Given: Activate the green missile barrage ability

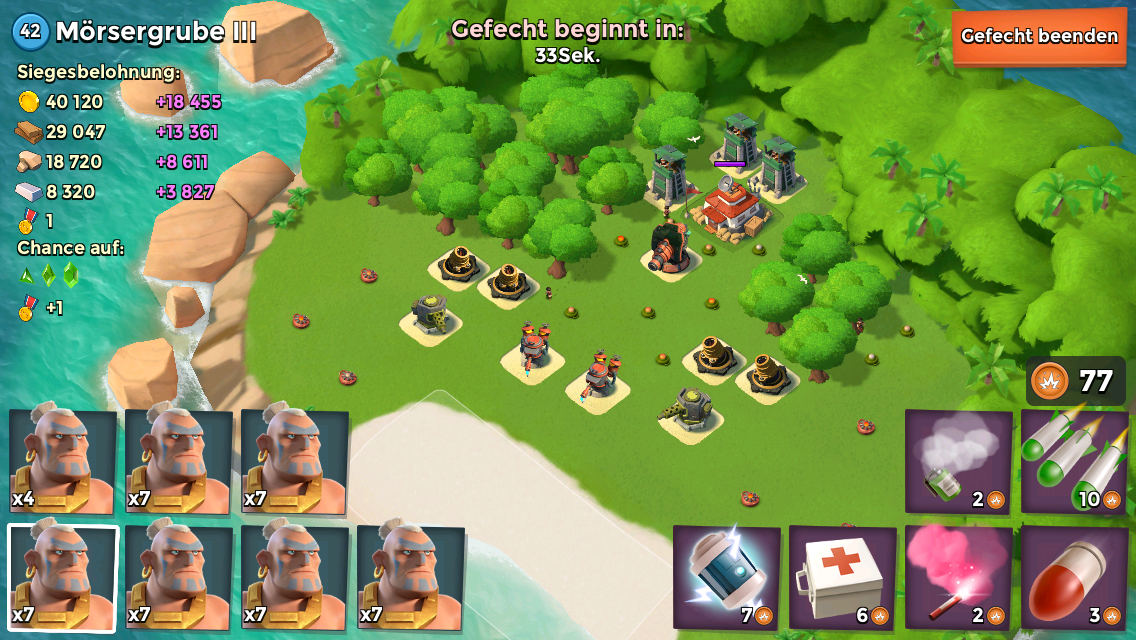Looking at the screenshot, I should tap(1073, 461).
